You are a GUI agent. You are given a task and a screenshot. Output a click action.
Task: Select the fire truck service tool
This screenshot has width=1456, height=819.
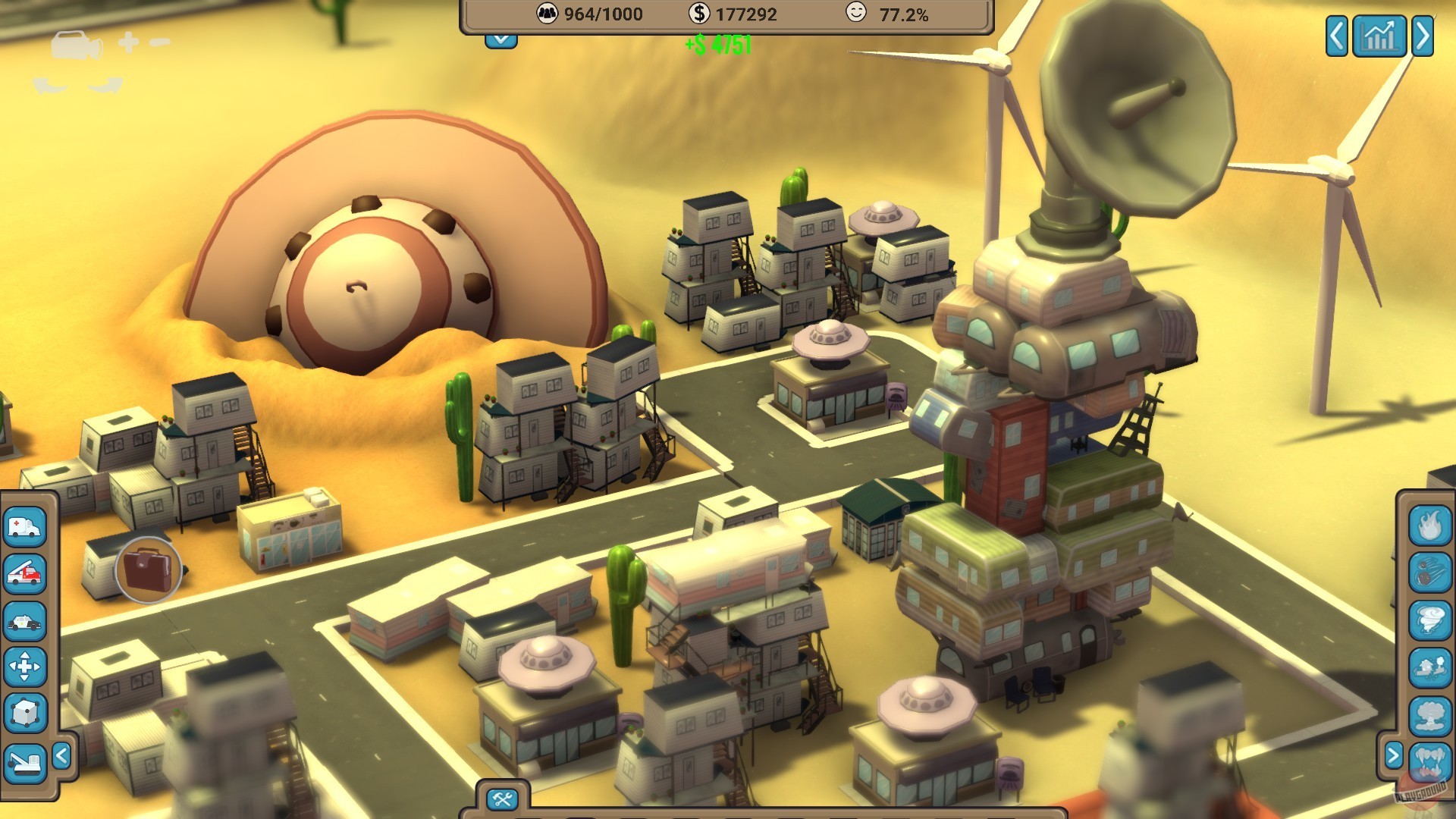(x=25, y=573)
